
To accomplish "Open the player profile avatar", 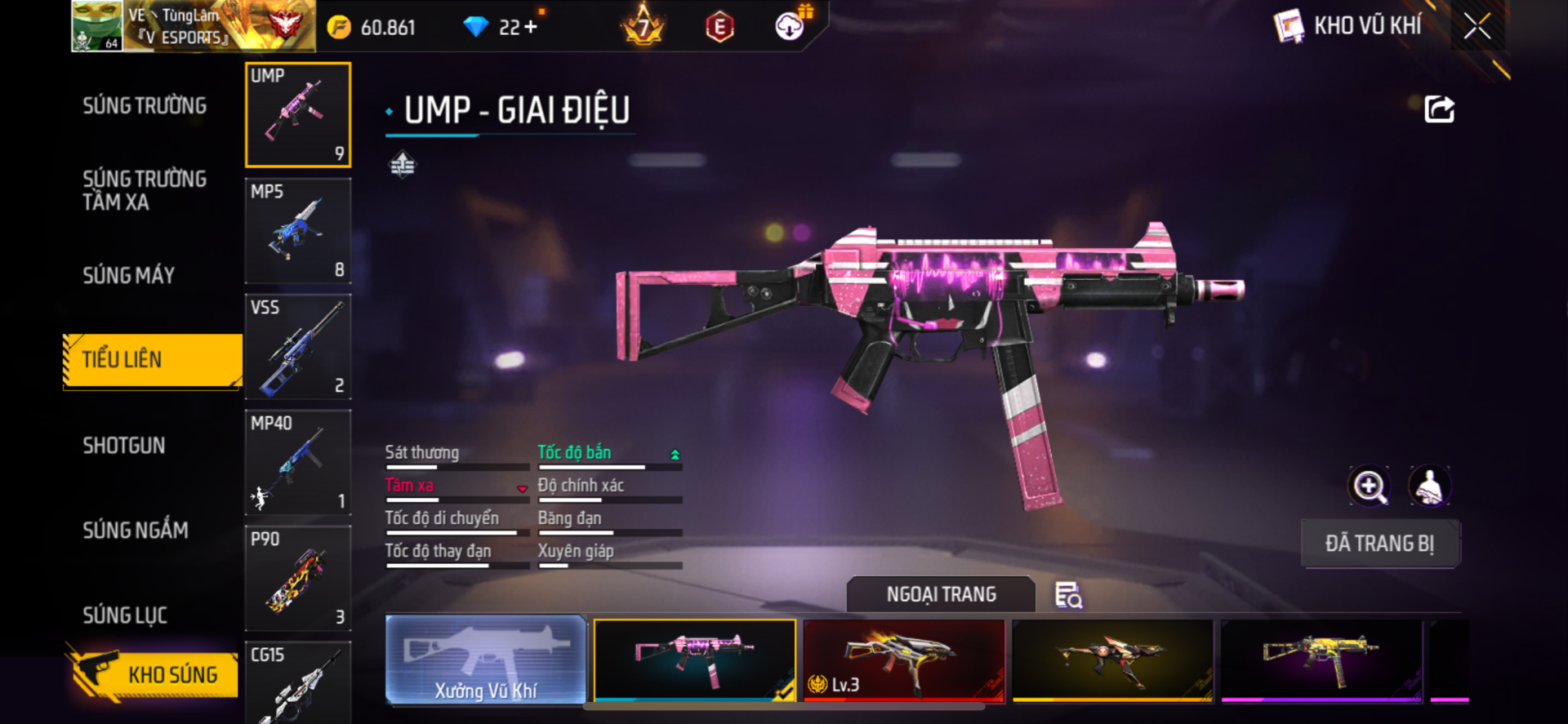I will click(x=96, y=26).
